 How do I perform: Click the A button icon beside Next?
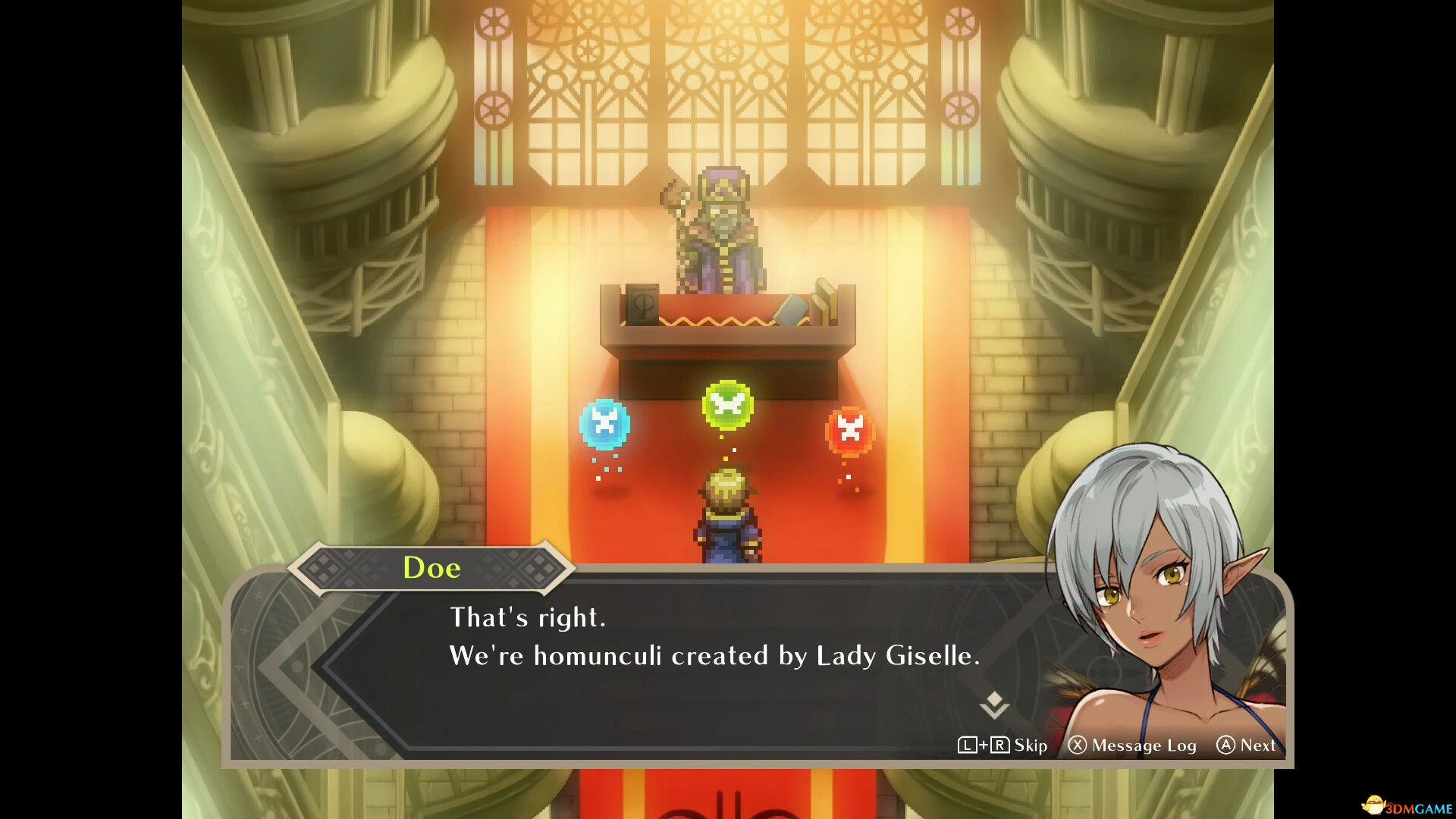point(1227,745)
